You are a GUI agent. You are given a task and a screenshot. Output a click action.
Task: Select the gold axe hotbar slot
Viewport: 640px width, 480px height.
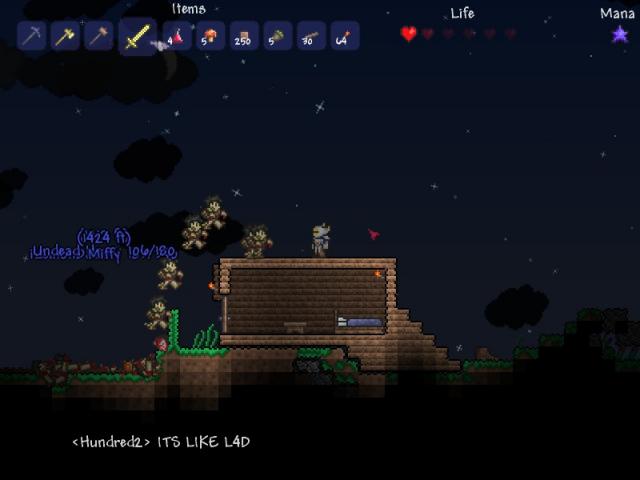point(66,37)
